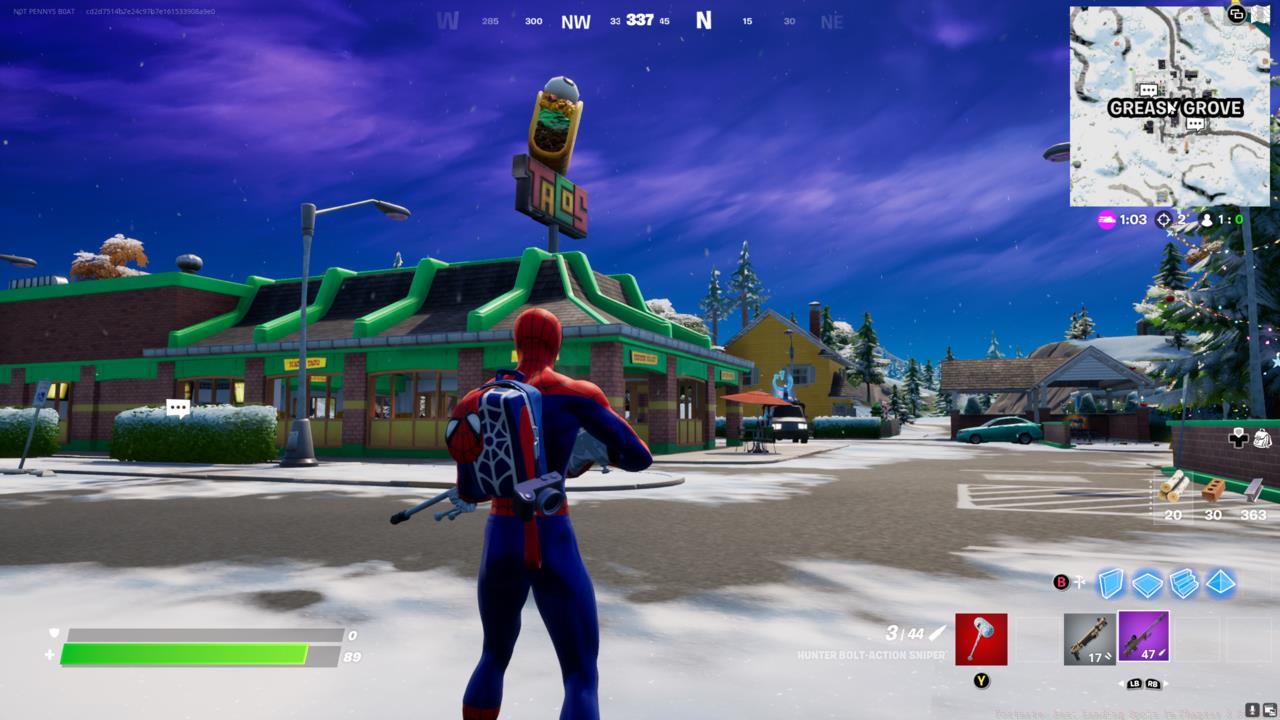Screen dimensions: 1280x720
Task: Click the storm timer icon
Action: coord(1107,220)
